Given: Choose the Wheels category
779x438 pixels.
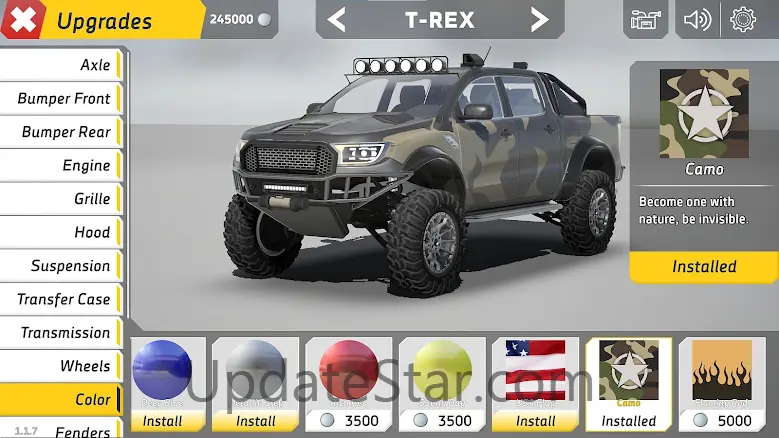Looking at the screenshot, I should pos(61,366).
